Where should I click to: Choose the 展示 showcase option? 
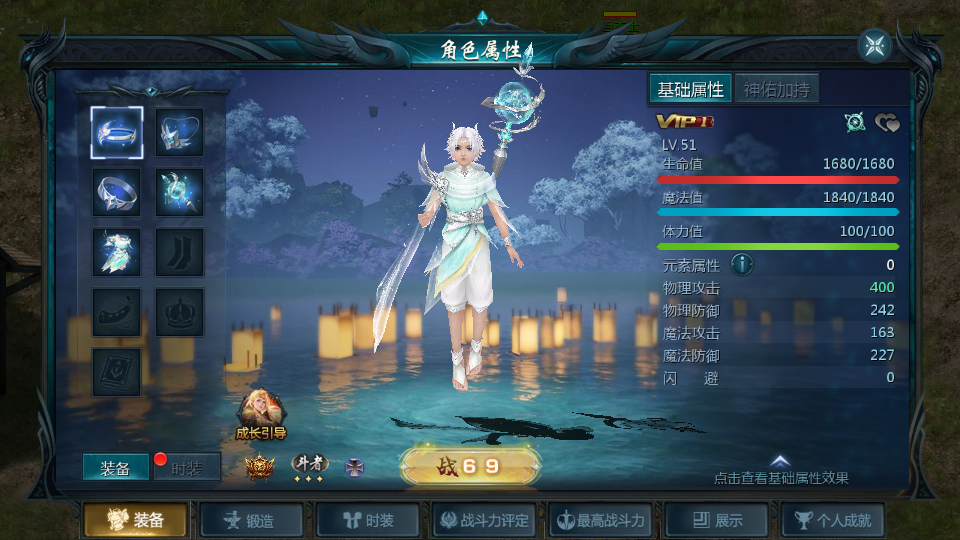tap(718, 520)
